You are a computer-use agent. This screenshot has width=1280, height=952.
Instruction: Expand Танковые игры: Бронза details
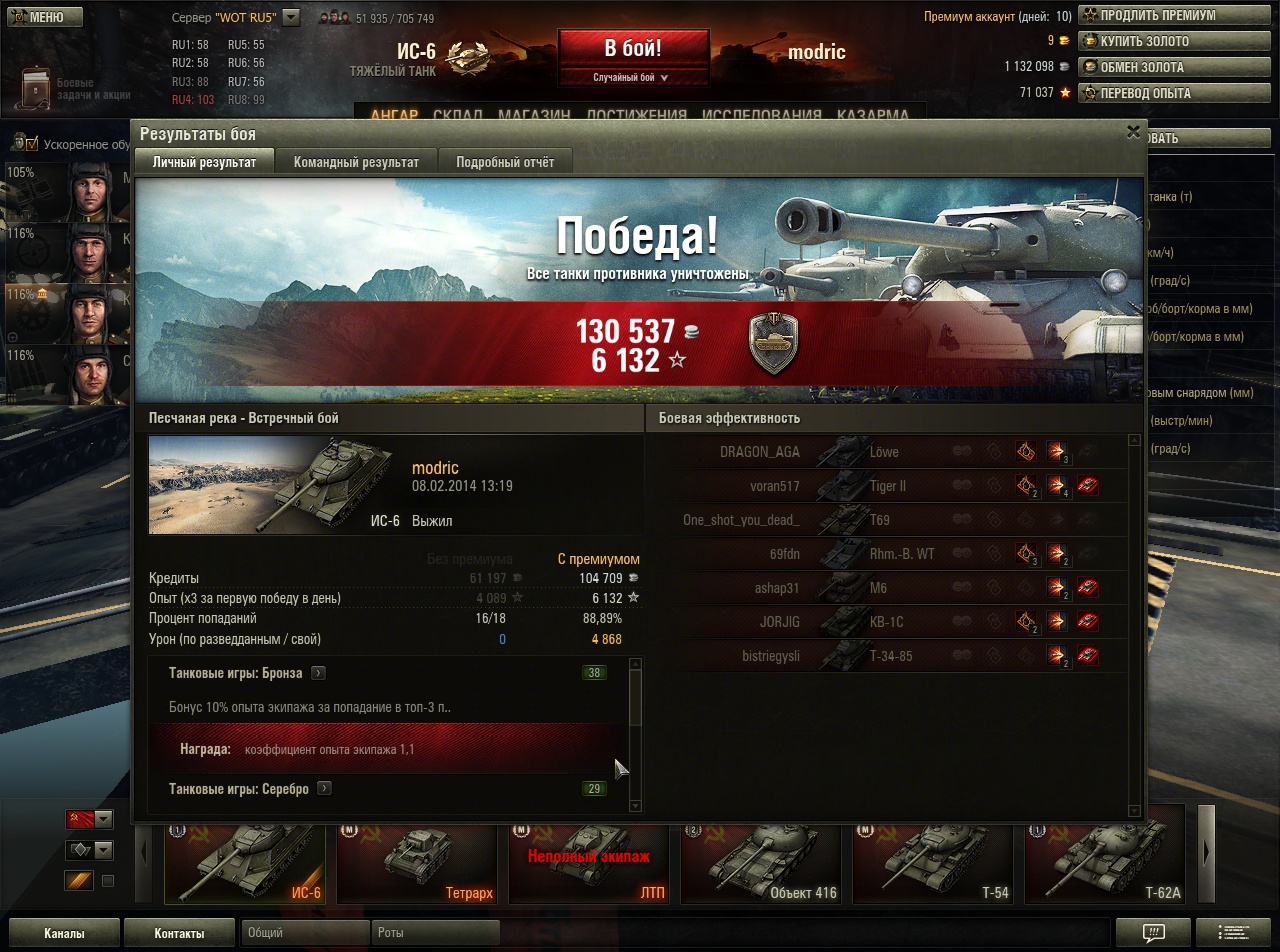(x=318, y=673)
